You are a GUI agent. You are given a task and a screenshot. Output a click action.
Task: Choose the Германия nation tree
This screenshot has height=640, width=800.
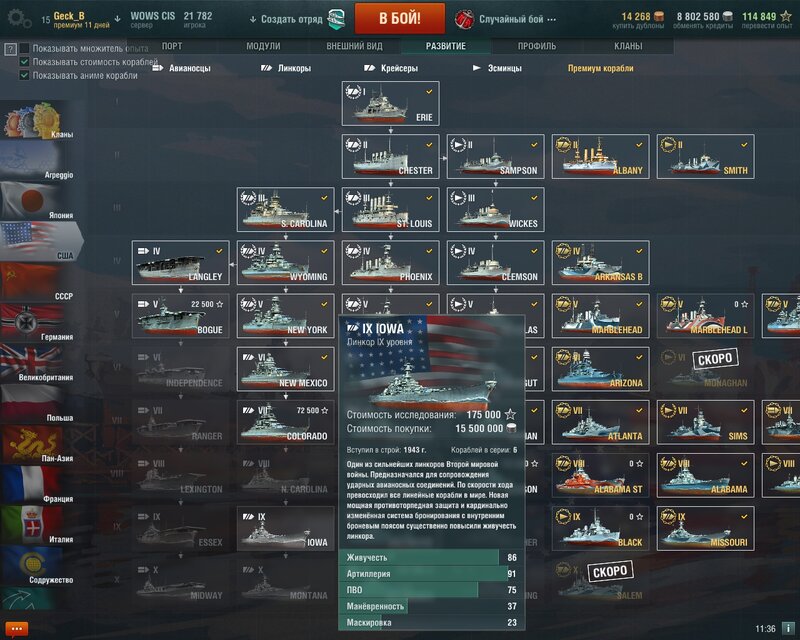[x=37, y=321]
